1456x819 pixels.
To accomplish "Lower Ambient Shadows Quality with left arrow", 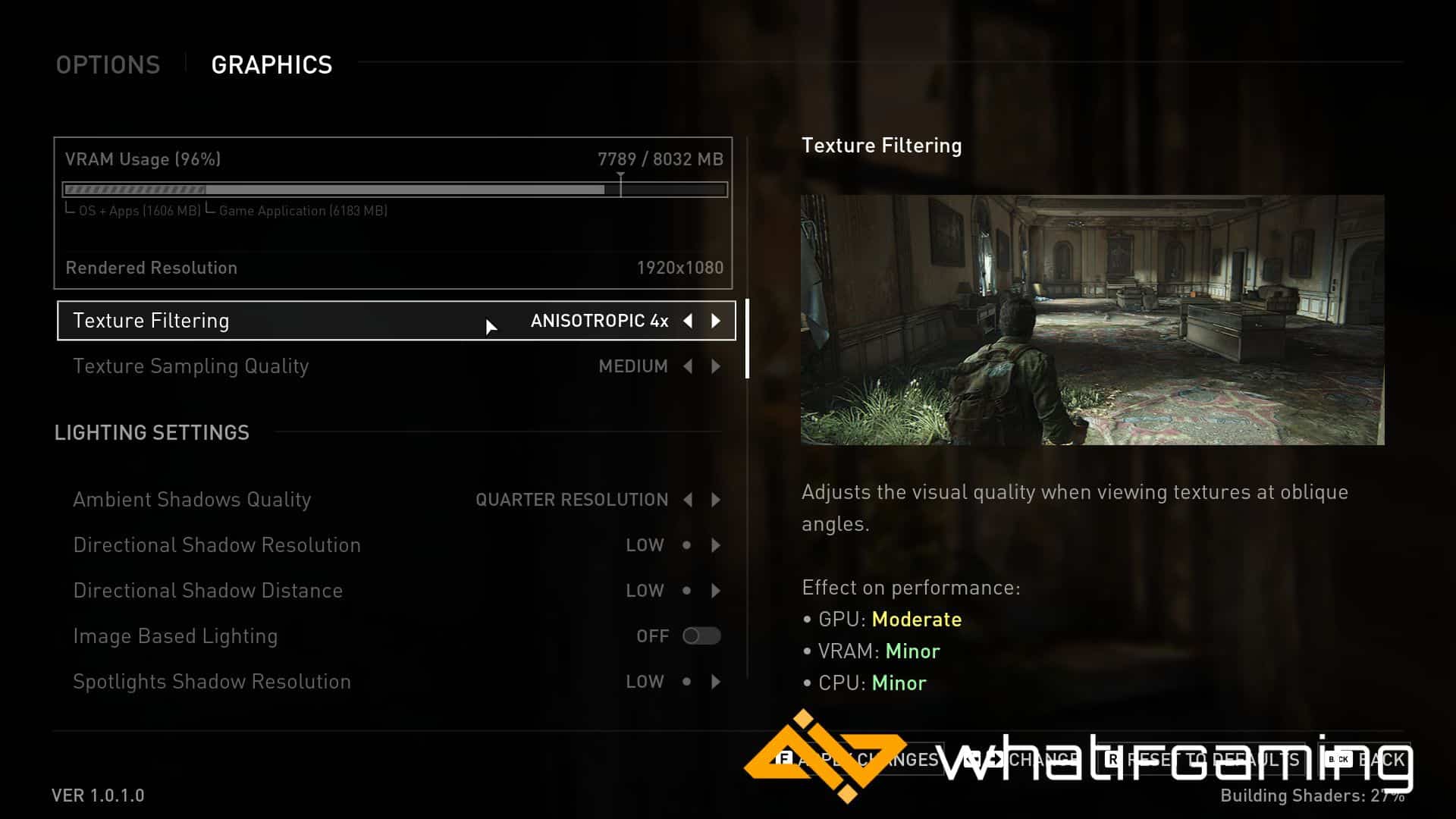I will coord(688,500).
